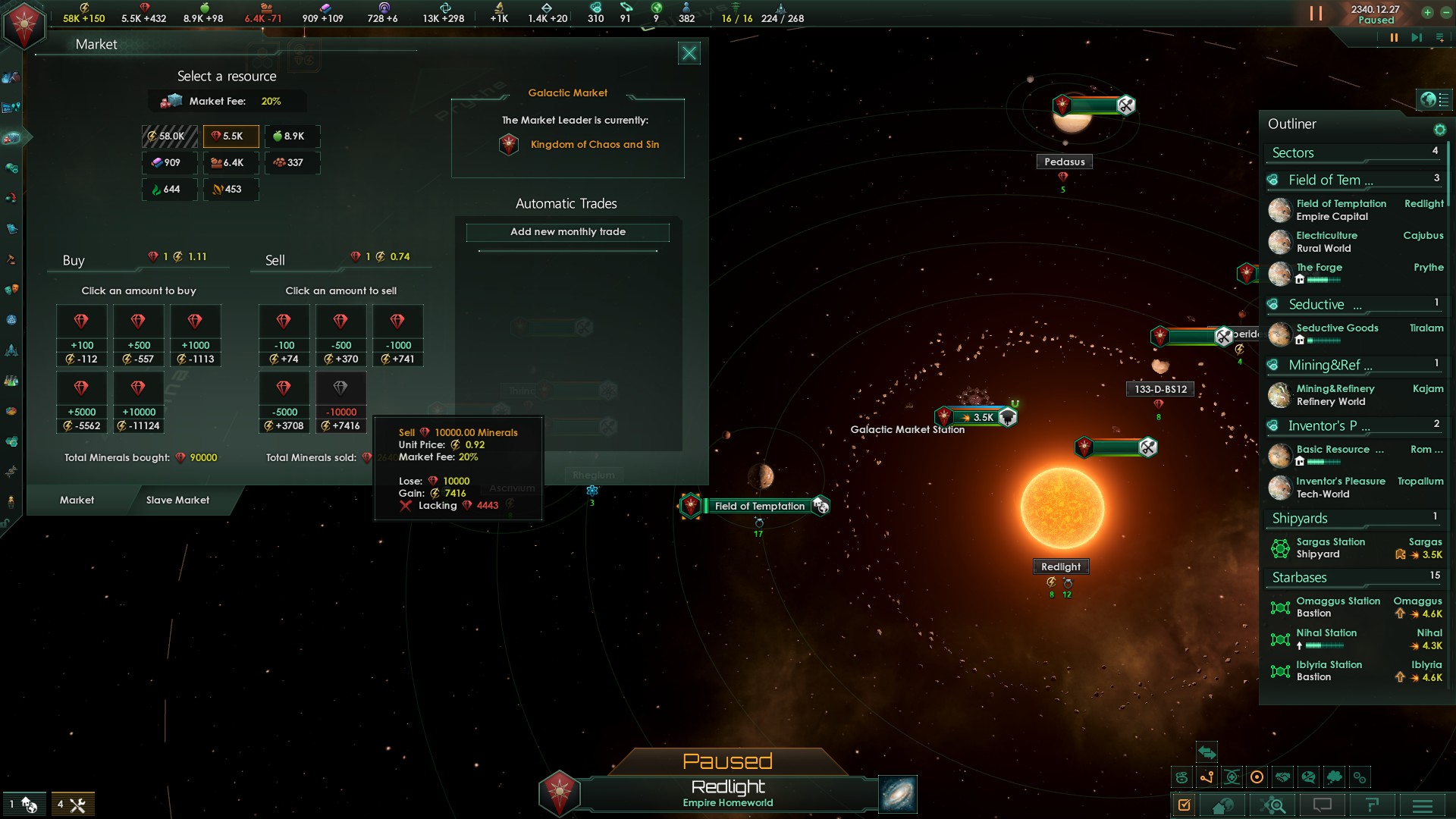Close the Market window
Screen dimensions: 1456x819
coord(689,53)
